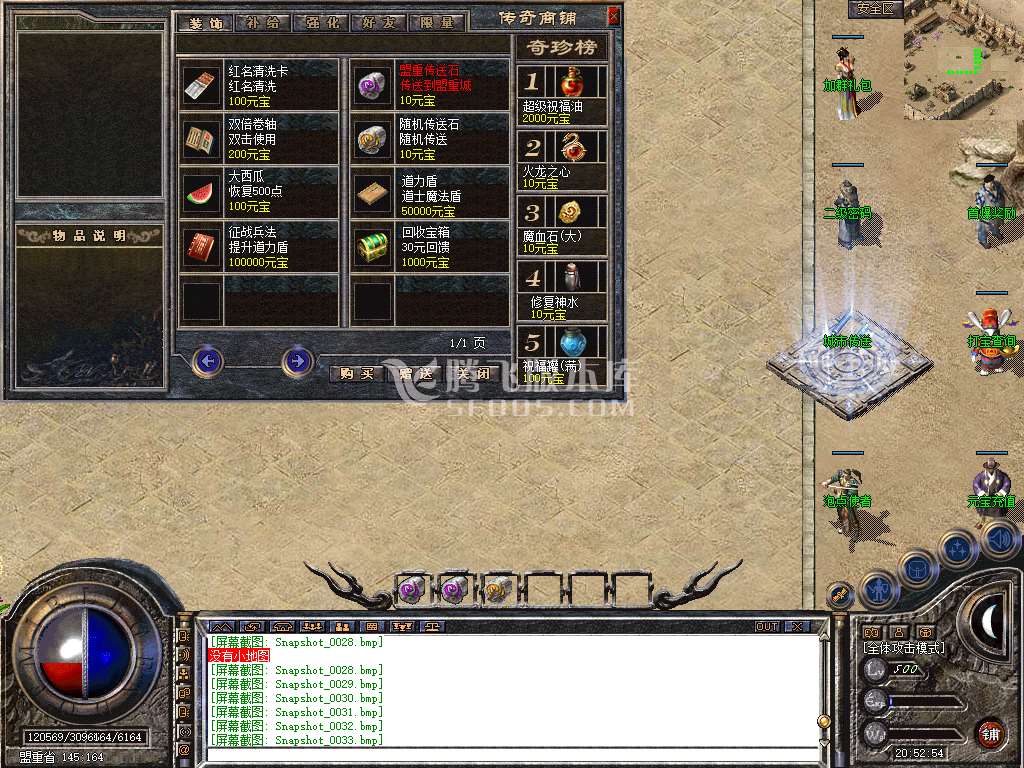Image resolution: width=1024 pixels, height=768 pixels.
Task: Go to the previous shop page arrow
Action: (207, 360)
